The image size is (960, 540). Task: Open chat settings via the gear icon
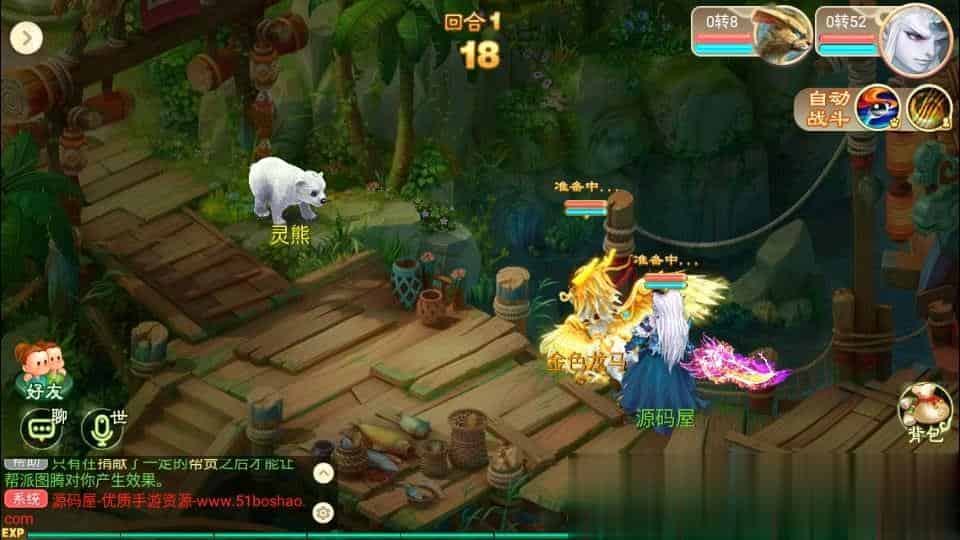tap(323, 513)
